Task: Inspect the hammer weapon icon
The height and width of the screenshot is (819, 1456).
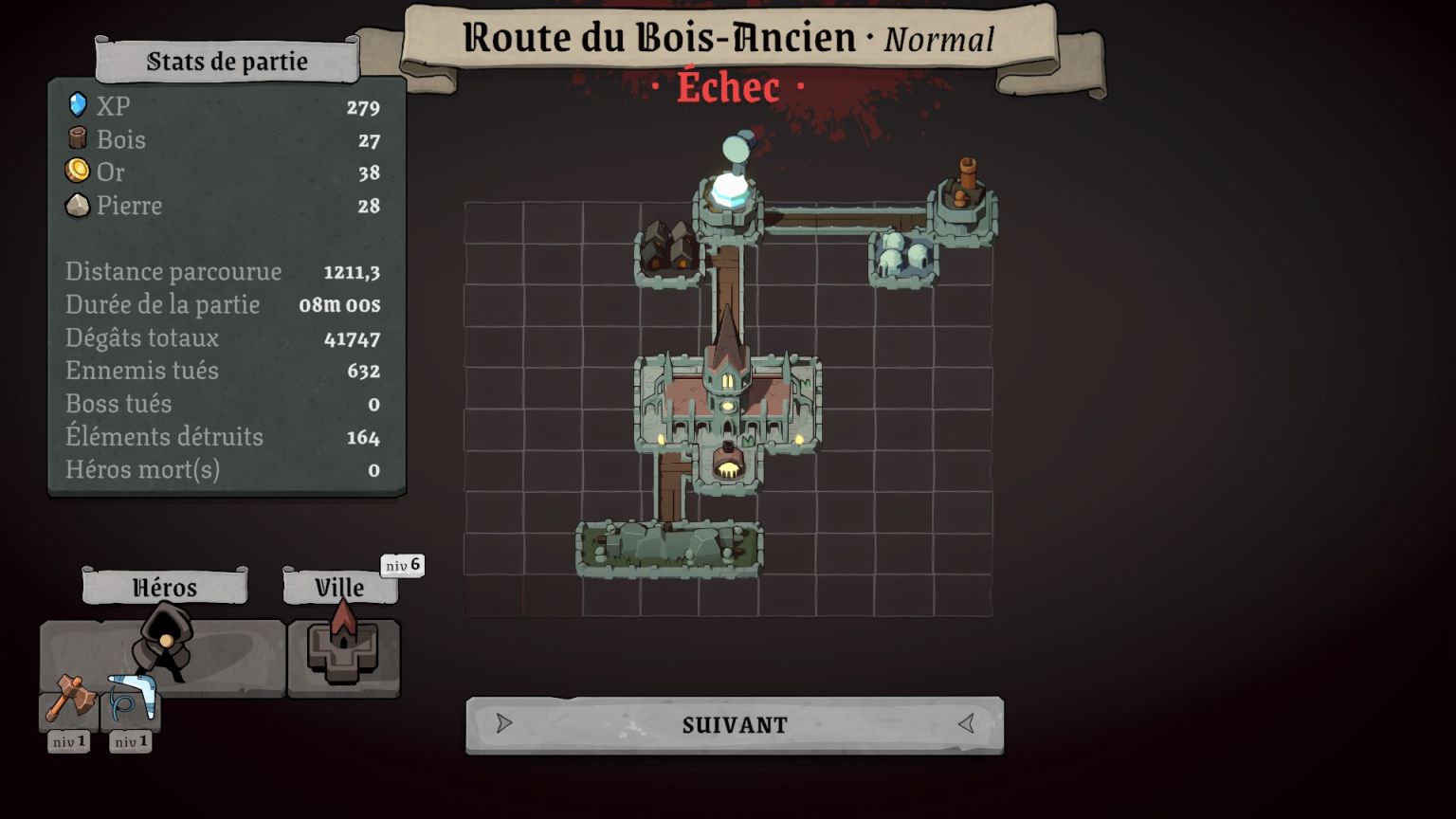Action: point(68,699)
